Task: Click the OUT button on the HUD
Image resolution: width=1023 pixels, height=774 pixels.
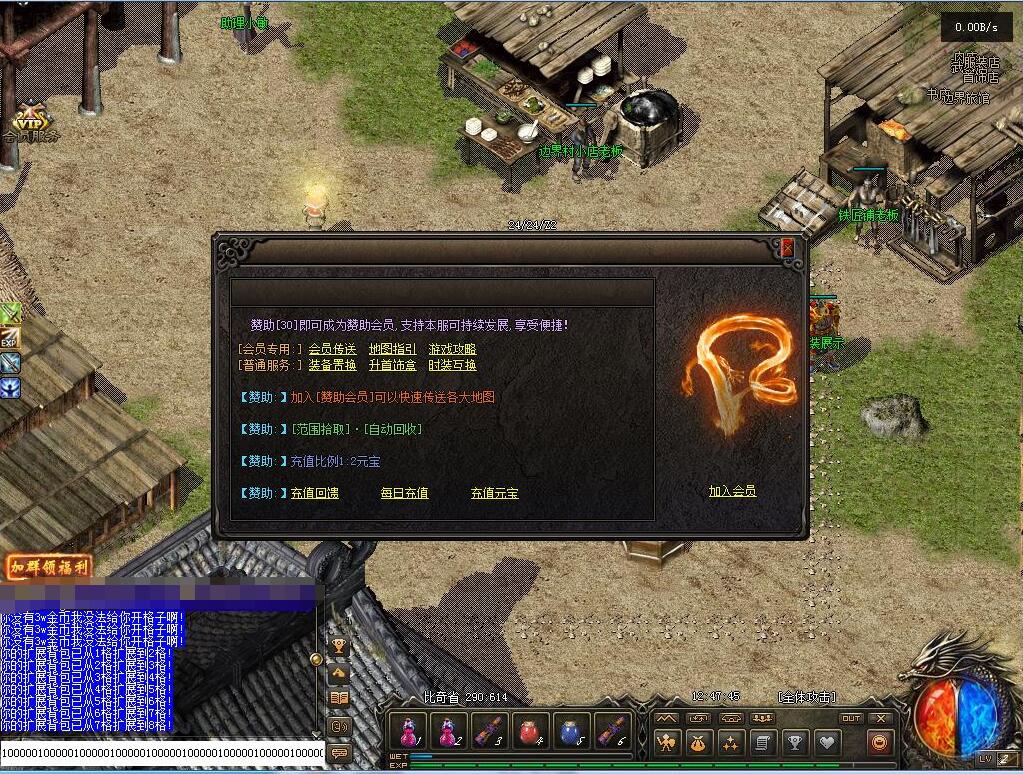Action: pos(850,718)
